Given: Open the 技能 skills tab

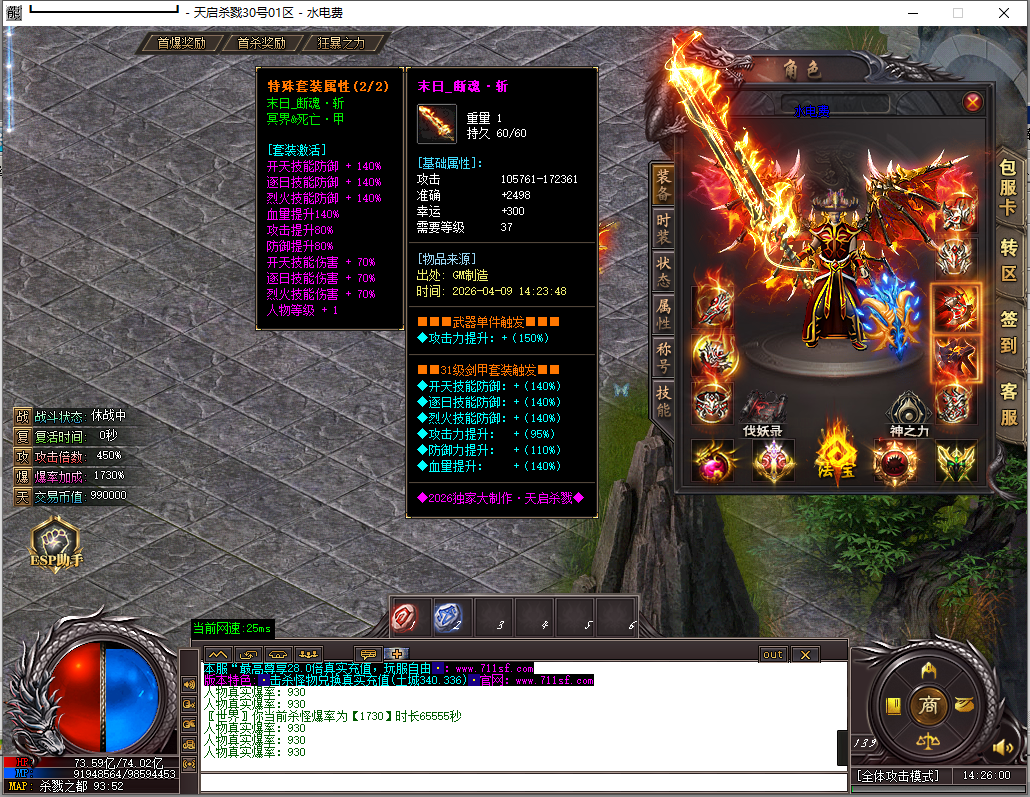Looking at the screenshot, I should pos(664,402).
